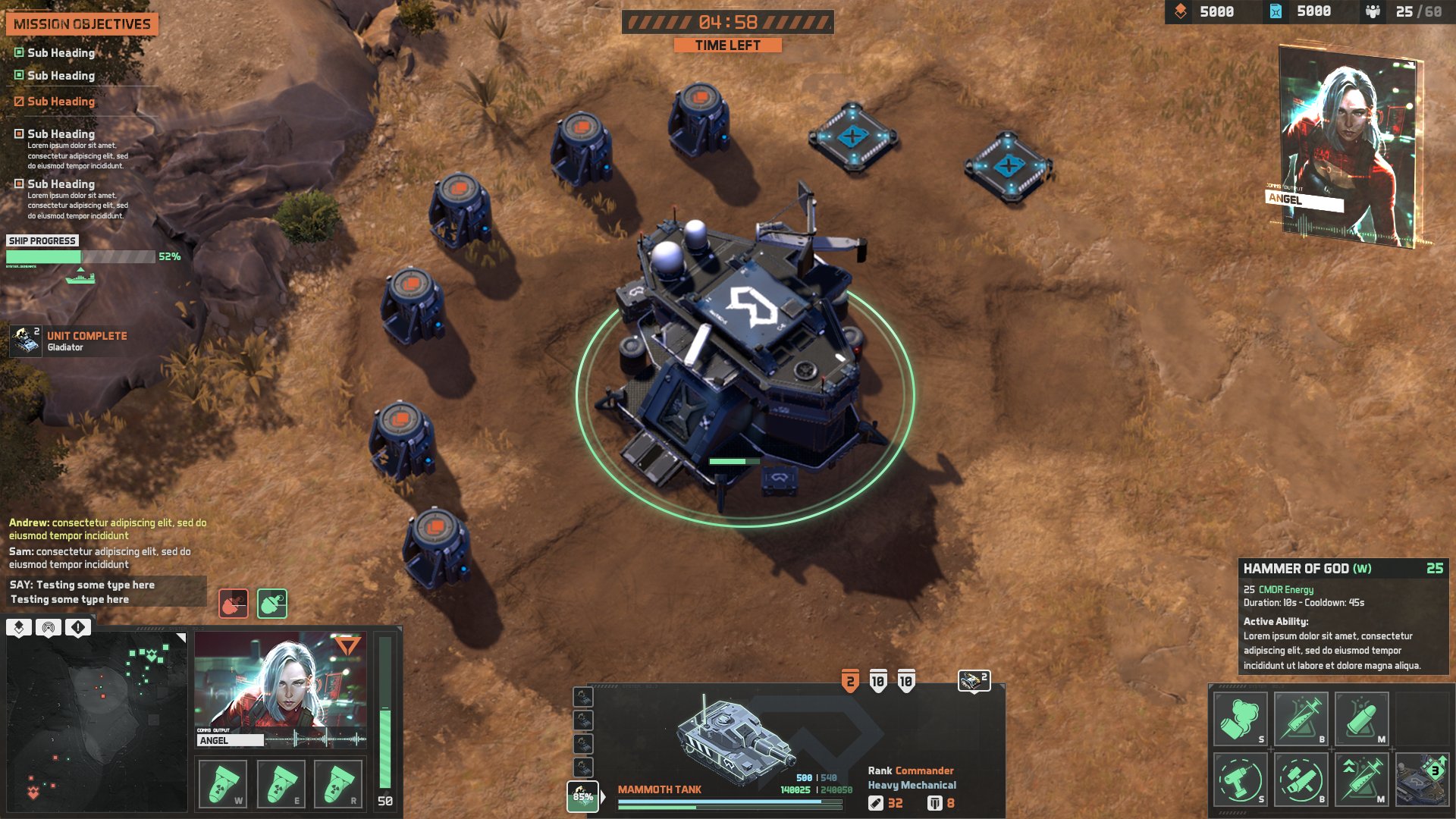Select the orange control group 2 tab

[x=850, y=681]
